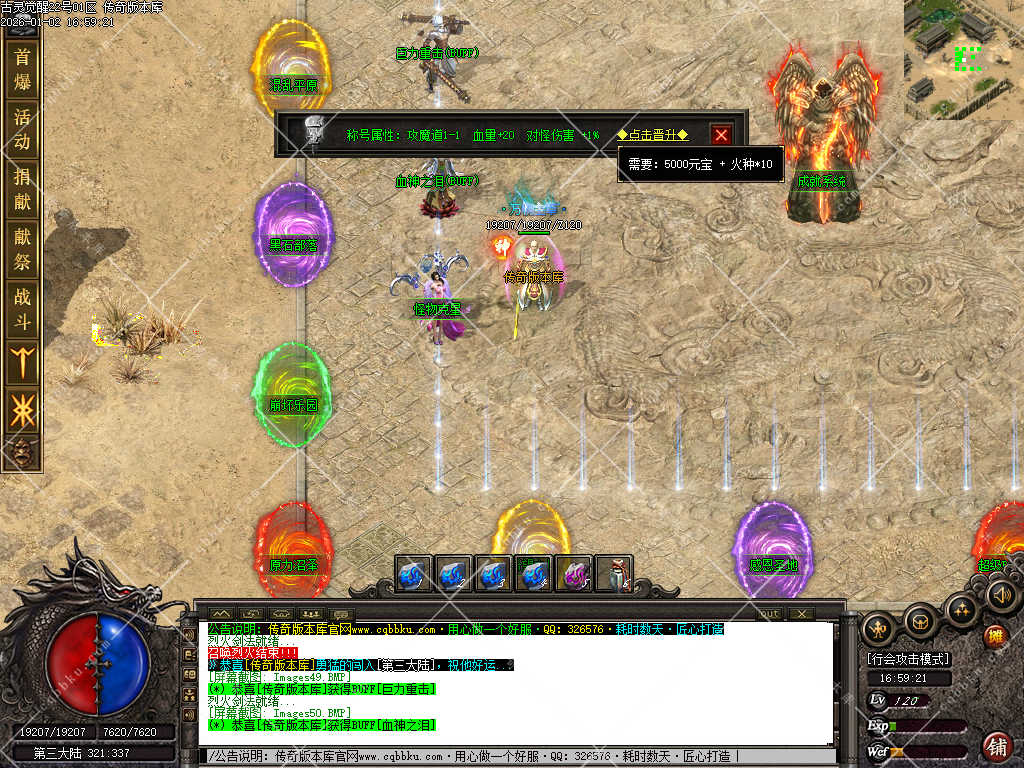Open the 战斗 battle menu
1024x768 pixels.
click(22, 309)
